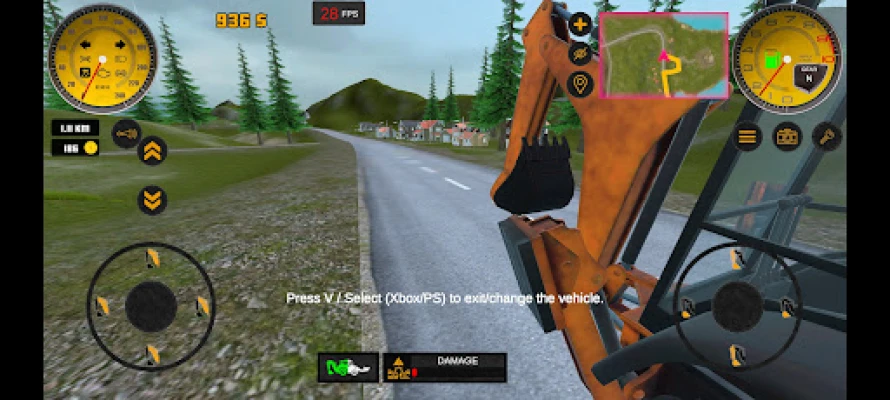Tap the right arrow on the right joystick

tap(786, 306)
